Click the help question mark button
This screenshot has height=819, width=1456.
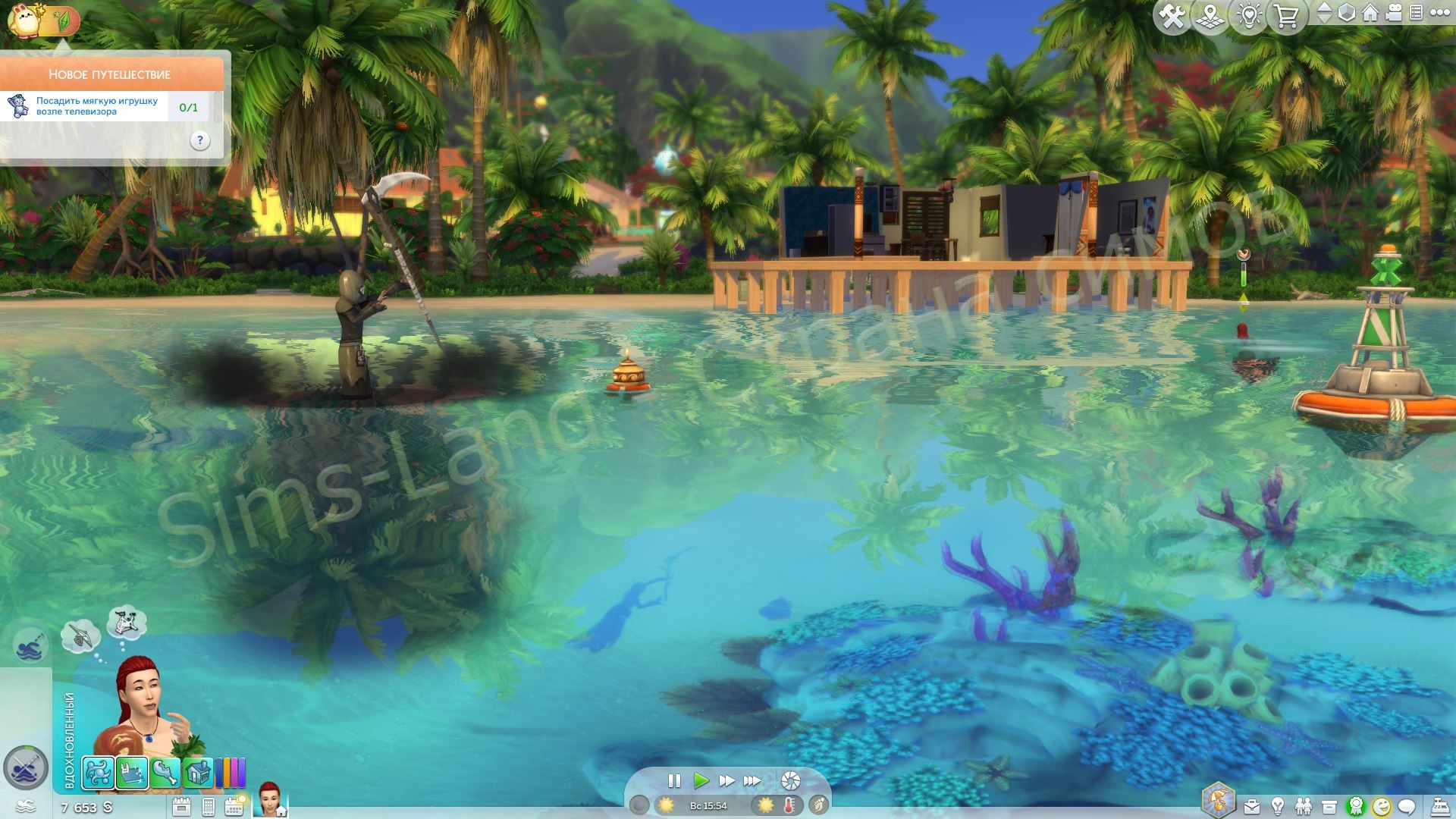click(199, 140)
